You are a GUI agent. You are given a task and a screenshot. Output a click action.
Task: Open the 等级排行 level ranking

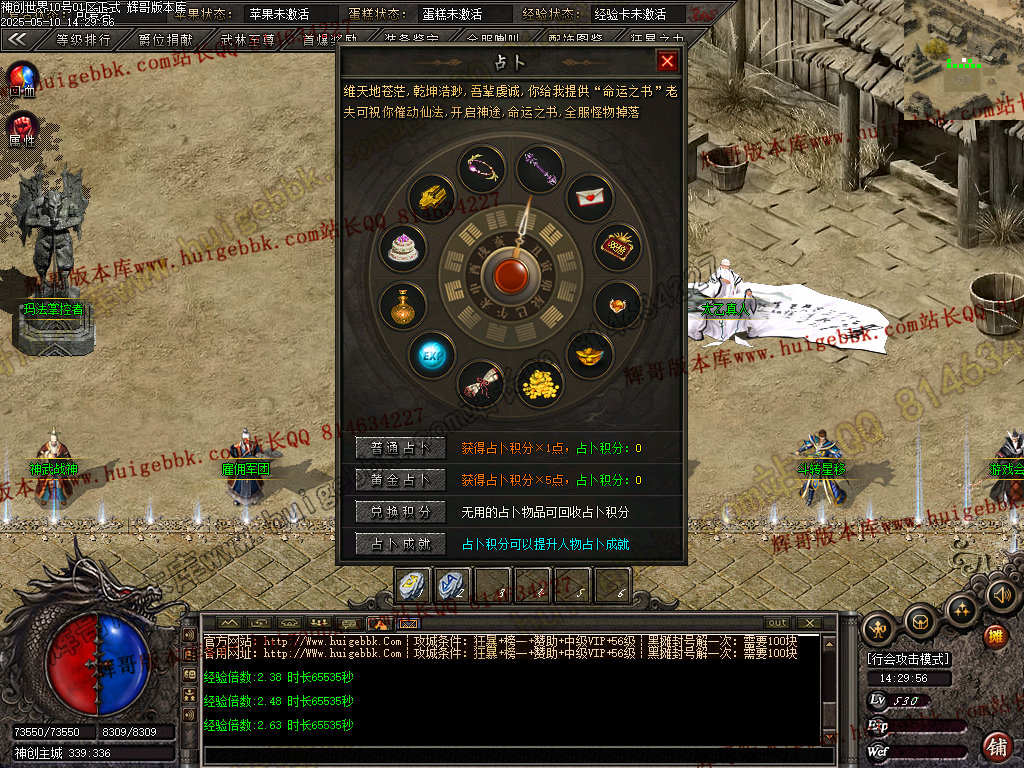tap(83, 40)
